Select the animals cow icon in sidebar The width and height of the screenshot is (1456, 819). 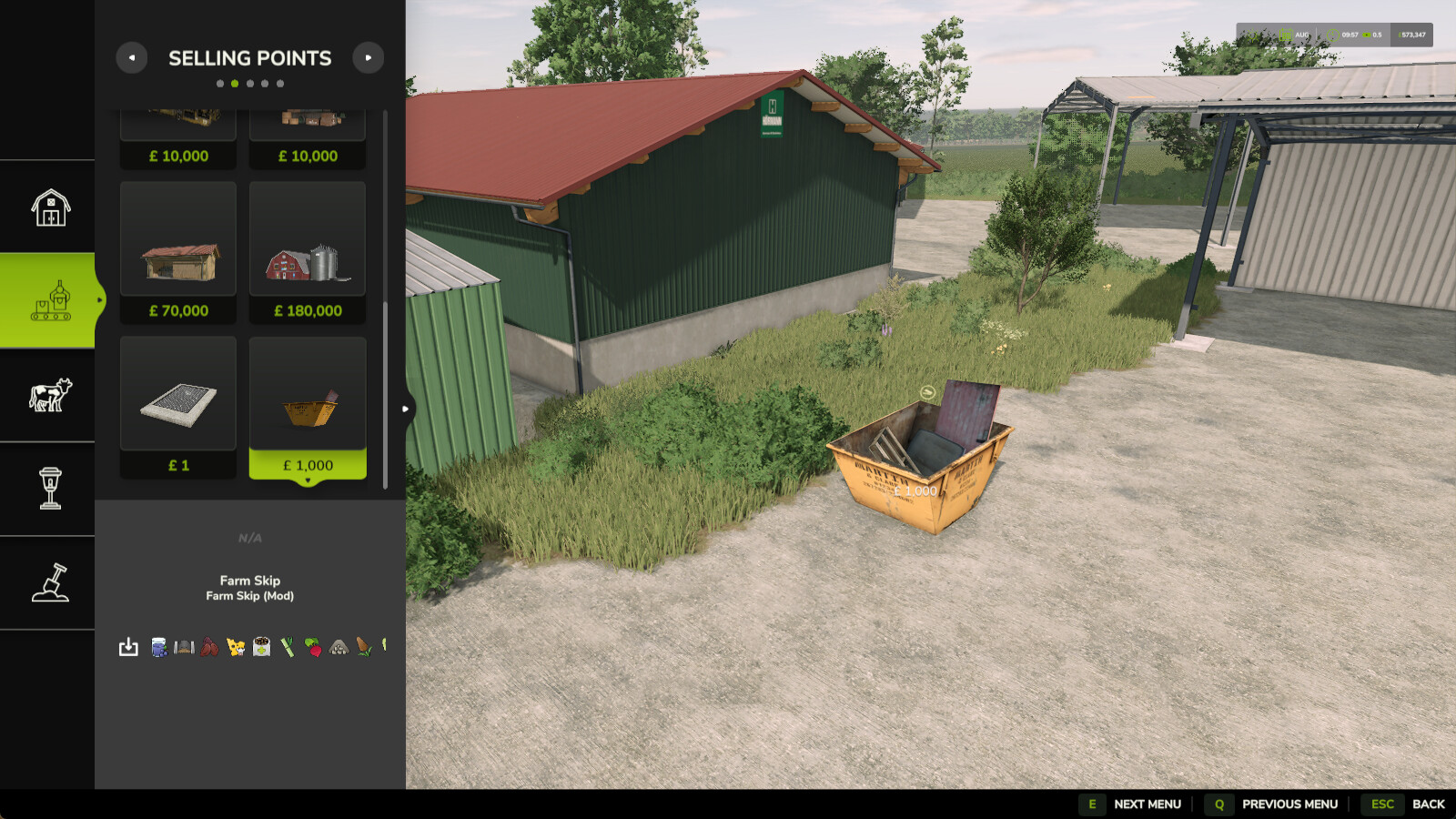pyautogui.click(x=47, y=393)
